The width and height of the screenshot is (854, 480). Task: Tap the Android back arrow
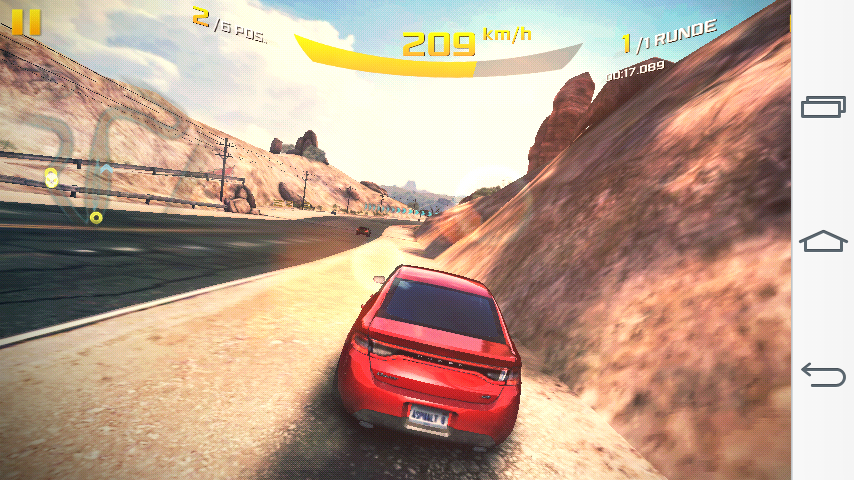click(823, 374)
